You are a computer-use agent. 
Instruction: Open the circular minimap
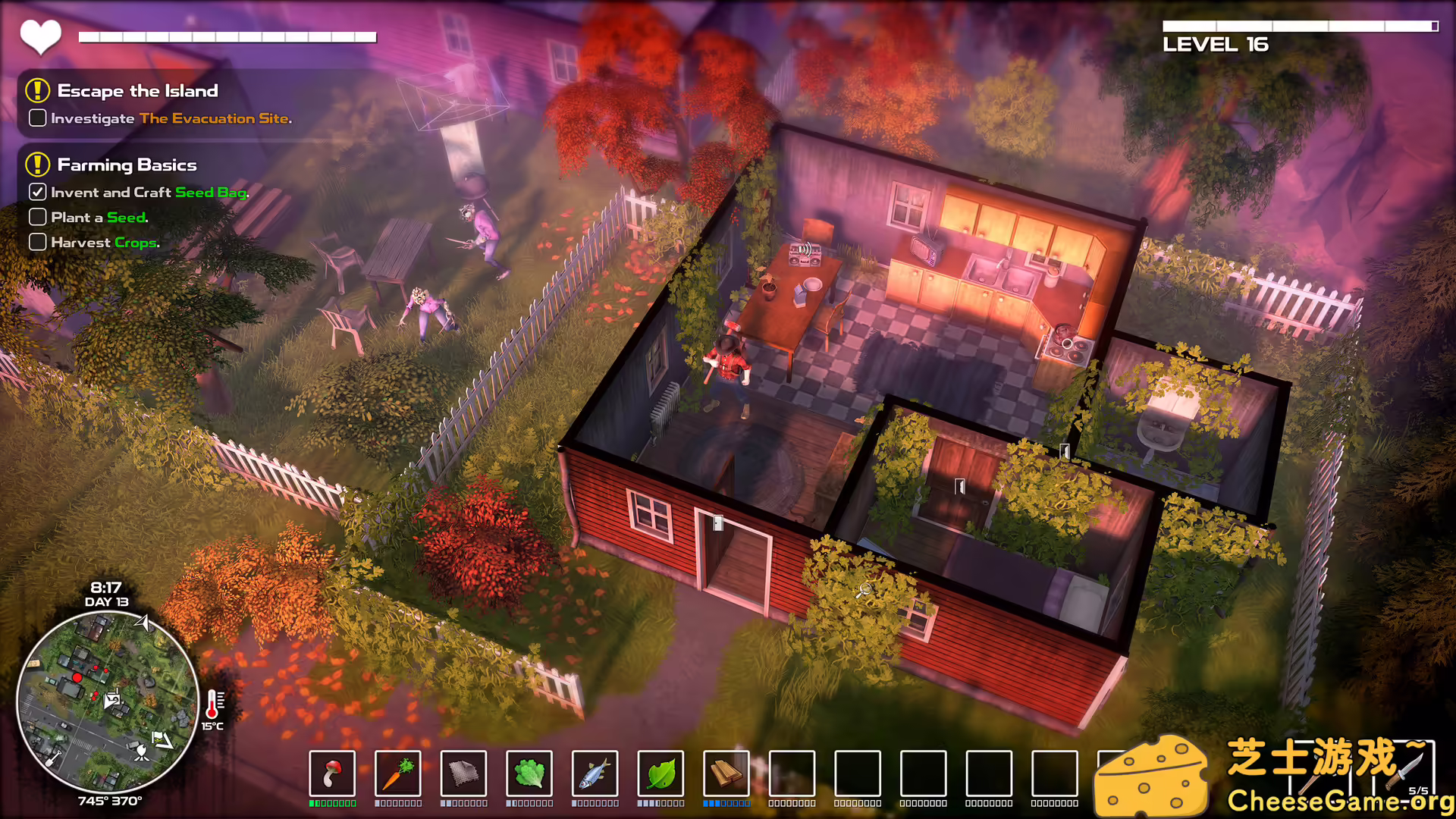(x=108, y=701)
